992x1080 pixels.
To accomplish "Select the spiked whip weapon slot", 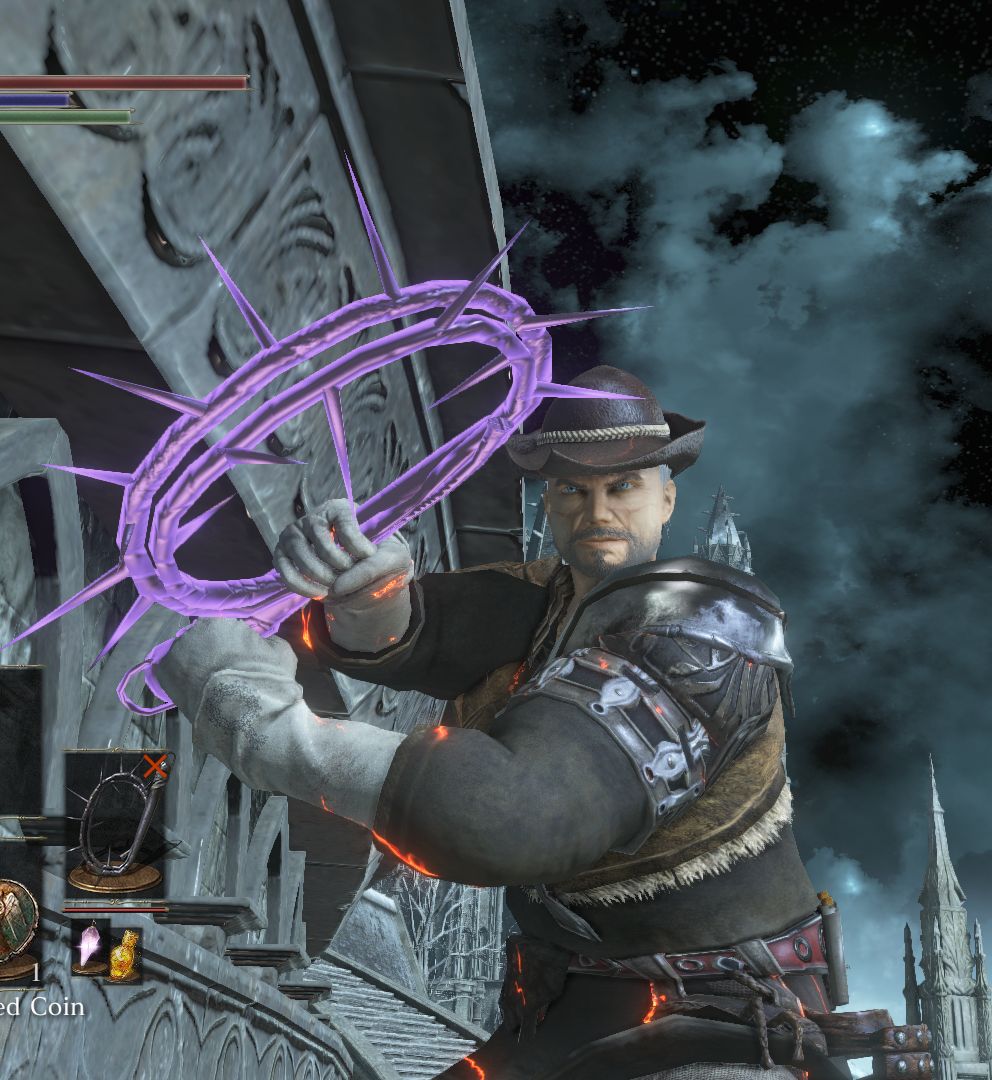I will [115, 822].
